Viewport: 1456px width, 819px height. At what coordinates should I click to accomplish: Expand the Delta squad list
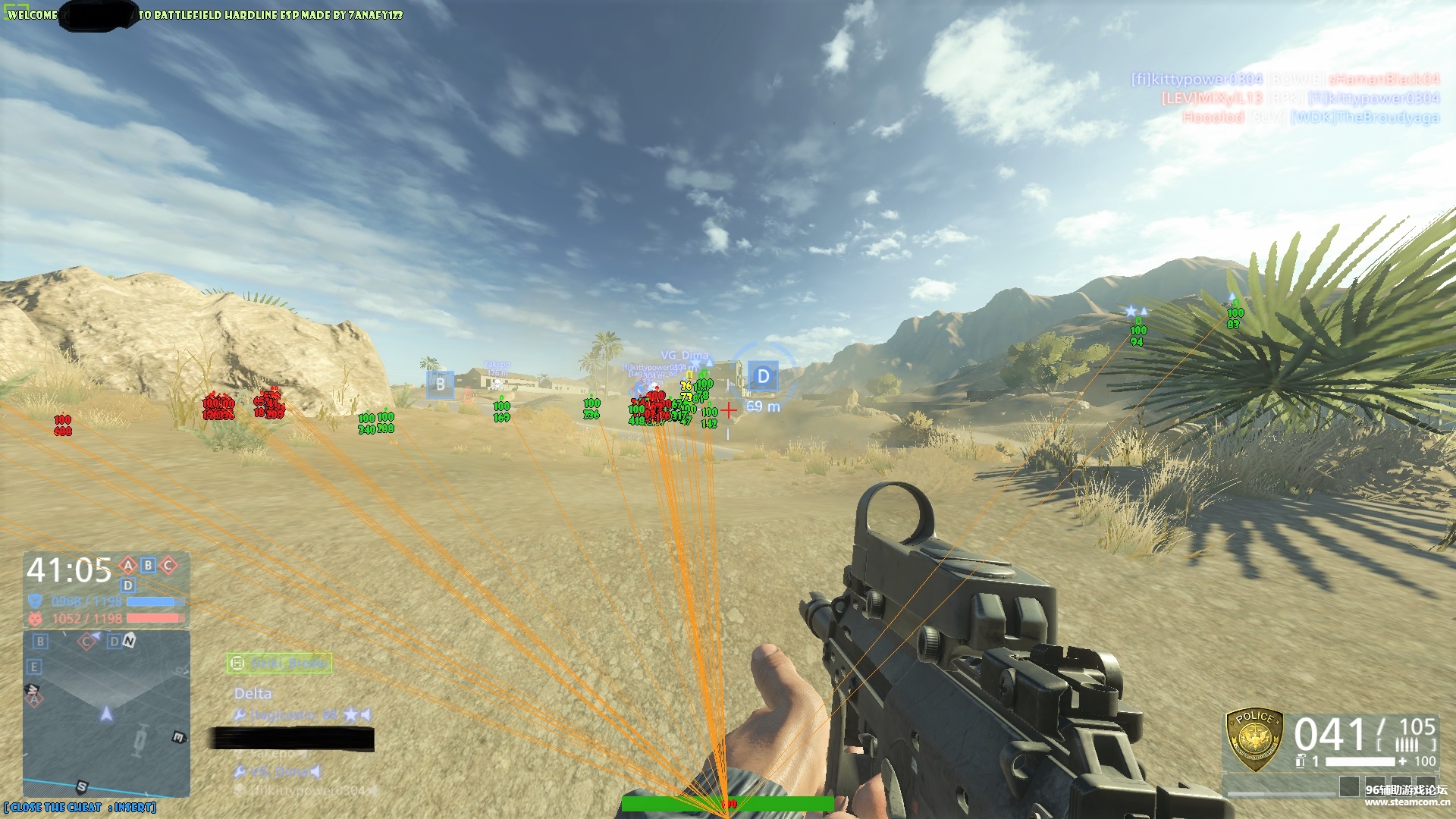coord(253,692)
